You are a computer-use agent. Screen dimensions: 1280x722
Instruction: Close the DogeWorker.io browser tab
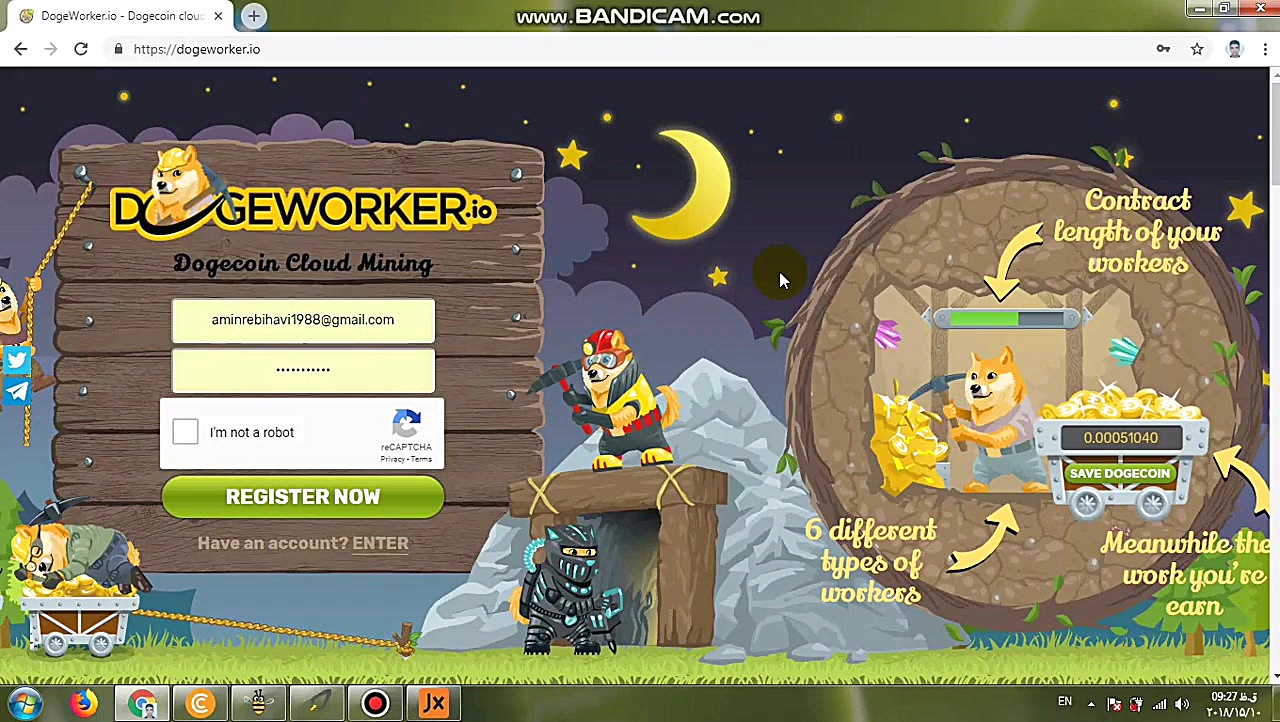(x=218, y=16)
